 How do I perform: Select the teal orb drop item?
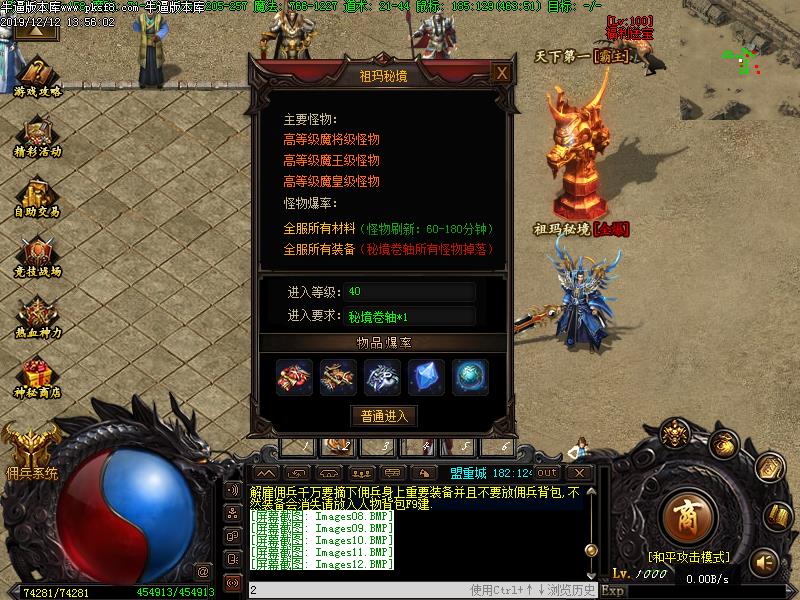point(470,376)
